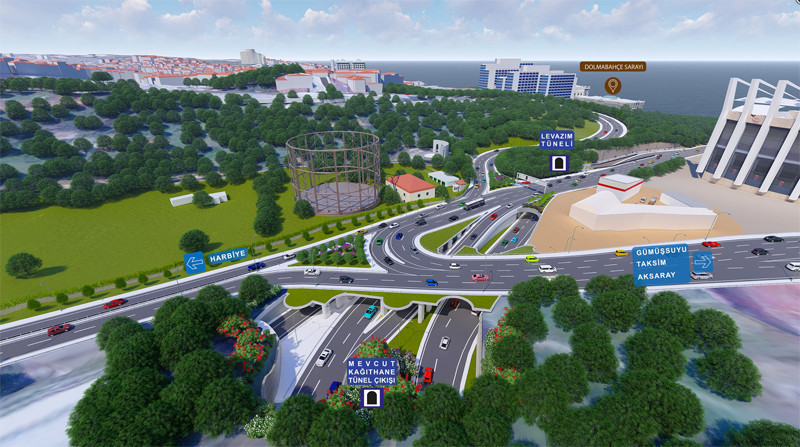Viewport: 800px width, 447px height.
Task: Select the Dolmabahçe Sarayı label
Action: (x=612, y=67)
